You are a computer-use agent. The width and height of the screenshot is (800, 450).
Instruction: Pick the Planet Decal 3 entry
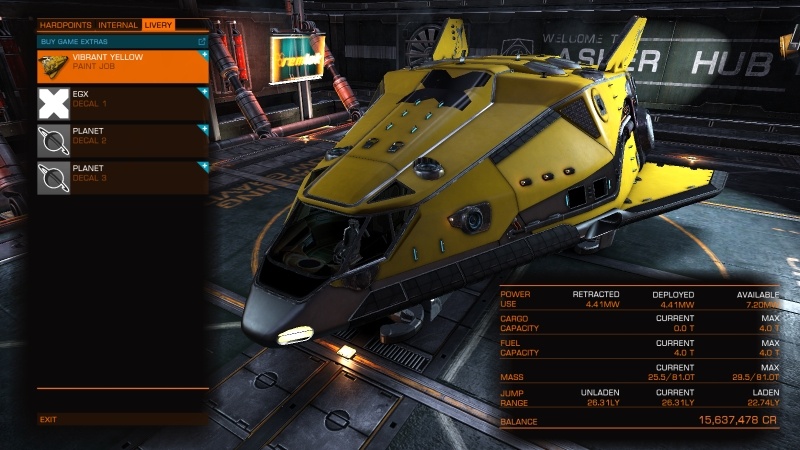click(122, 177)
